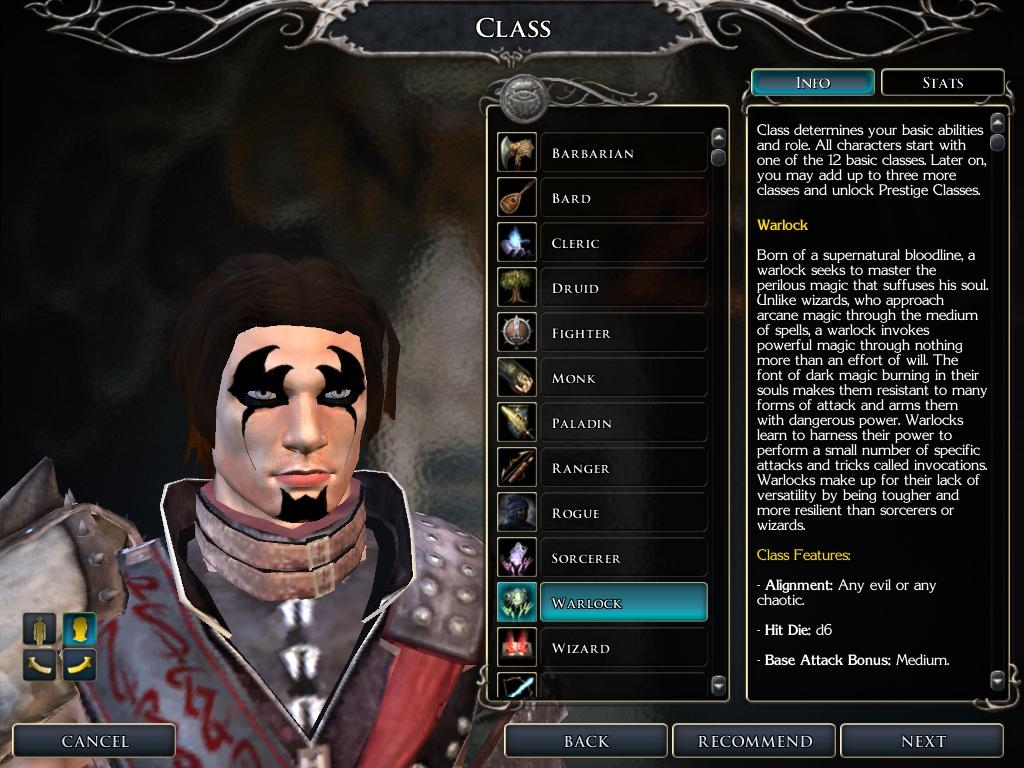Proceed with the Next button

[x=922, y=741]
